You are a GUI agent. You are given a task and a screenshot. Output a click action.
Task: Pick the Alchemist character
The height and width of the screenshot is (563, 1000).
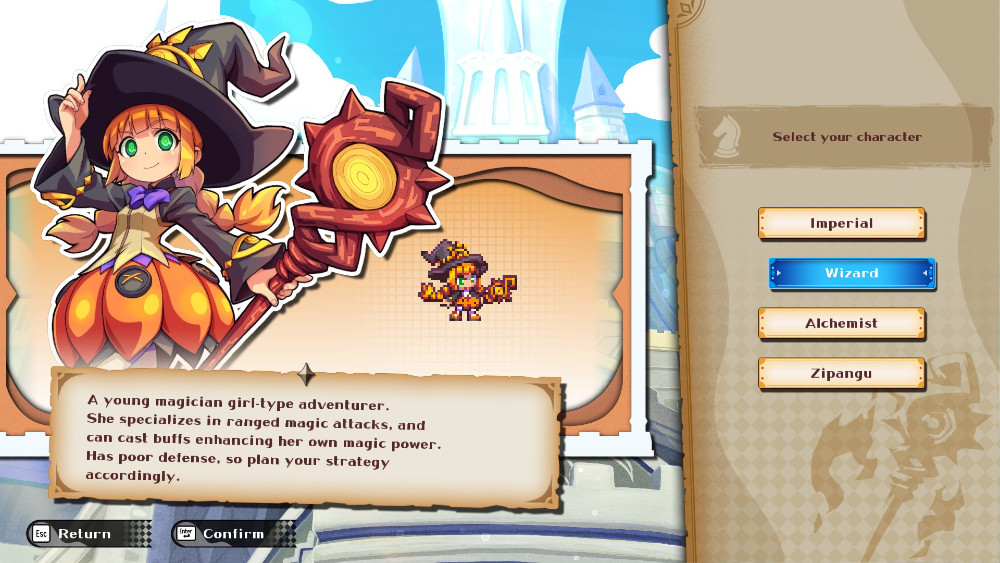[x=841, y=324]
